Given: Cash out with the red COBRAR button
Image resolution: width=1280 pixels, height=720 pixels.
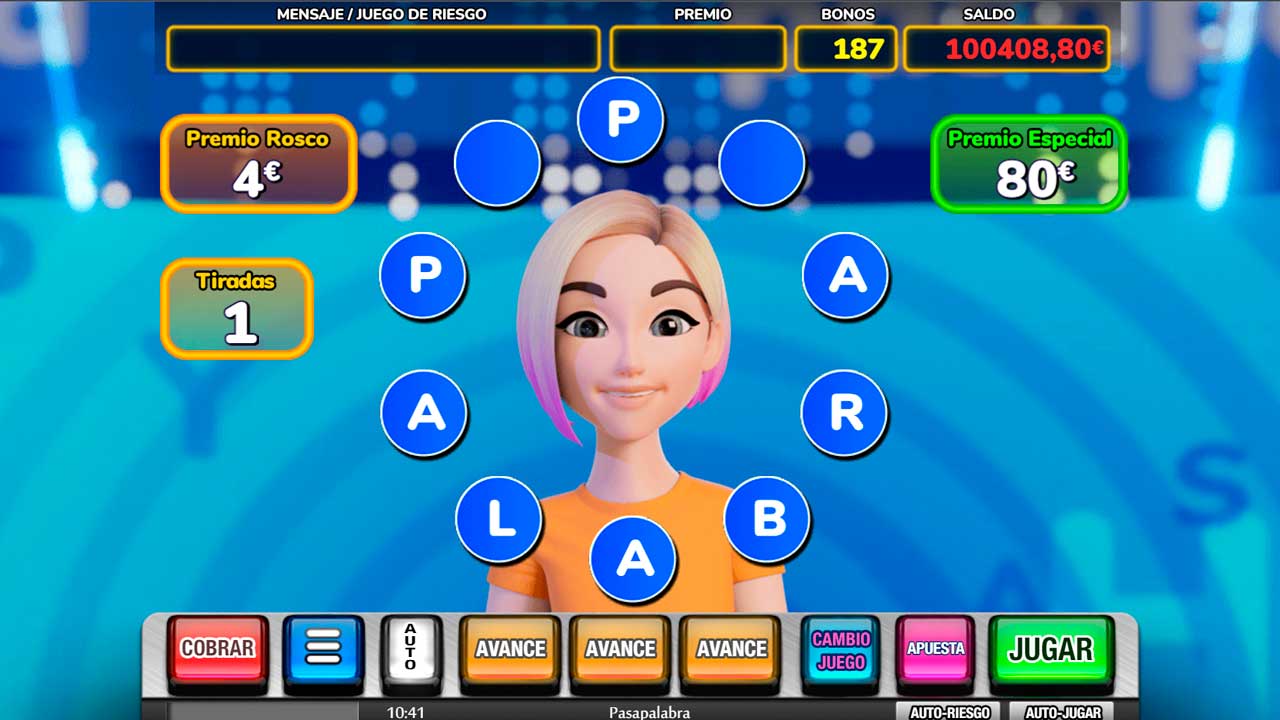Looking at the screenshot, I should [217, 649].
